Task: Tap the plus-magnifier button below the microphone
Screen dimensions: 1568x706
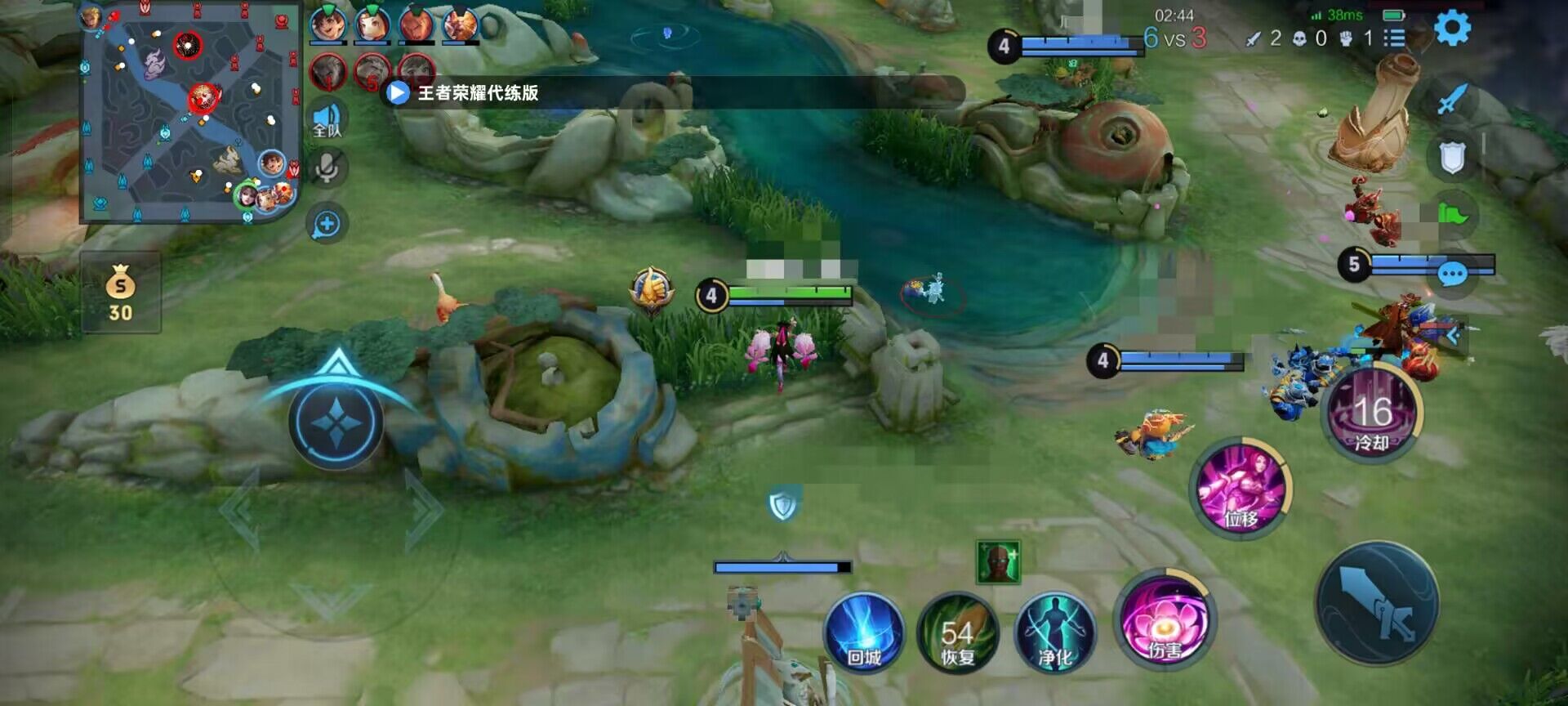Action: pyautogui.click(x=327, y=224)
